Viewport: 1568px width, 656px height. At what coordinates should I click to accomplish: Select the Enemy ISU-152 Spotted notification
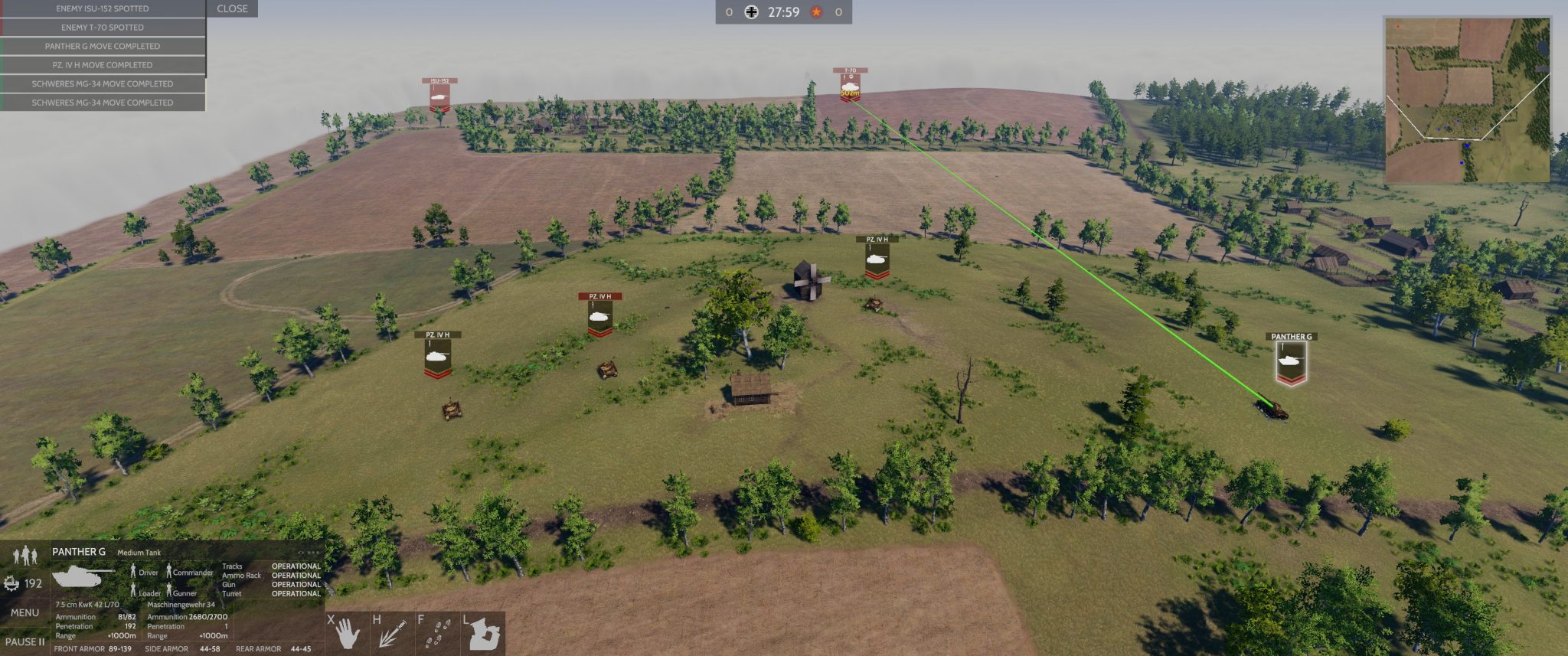[103, 8]
